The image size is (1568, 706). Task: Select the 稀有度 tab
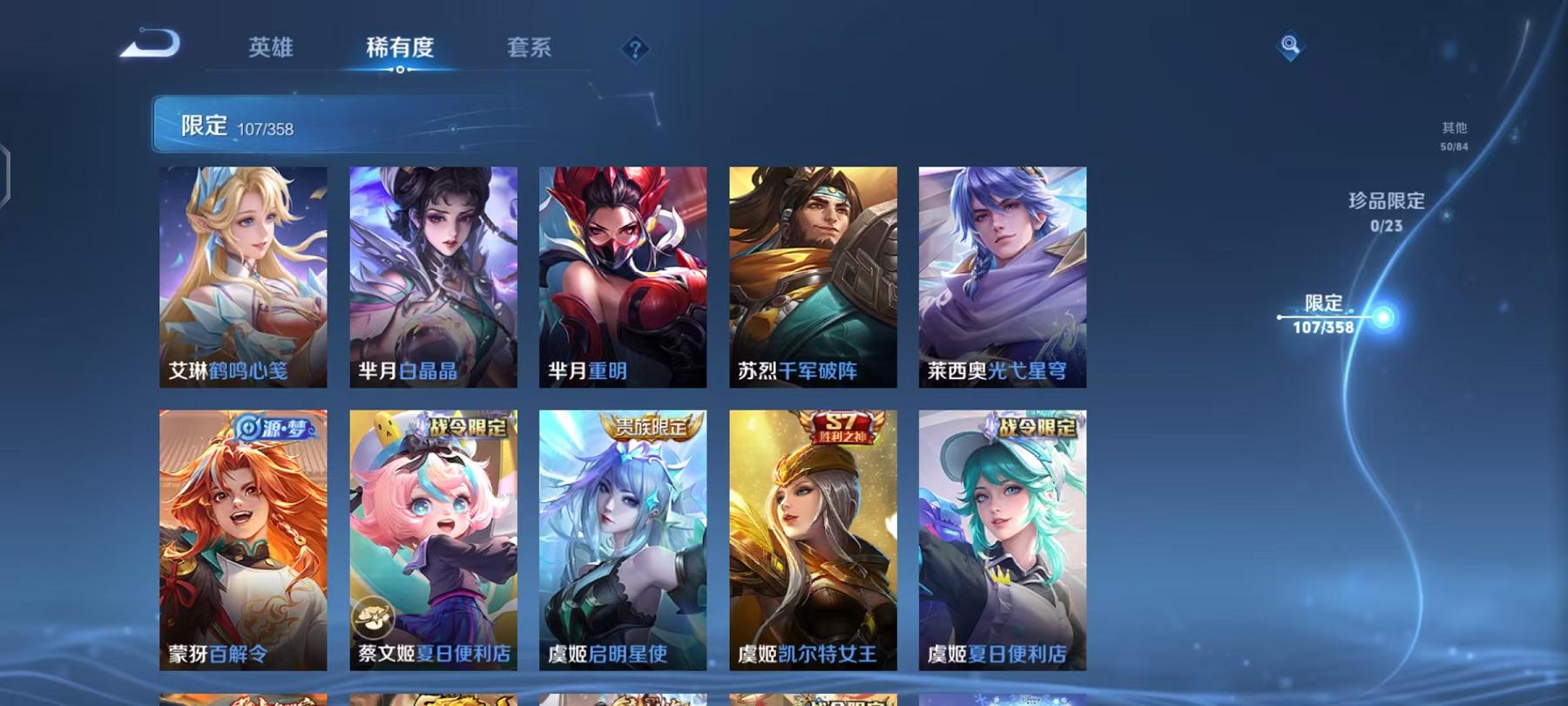click(402, 50)
